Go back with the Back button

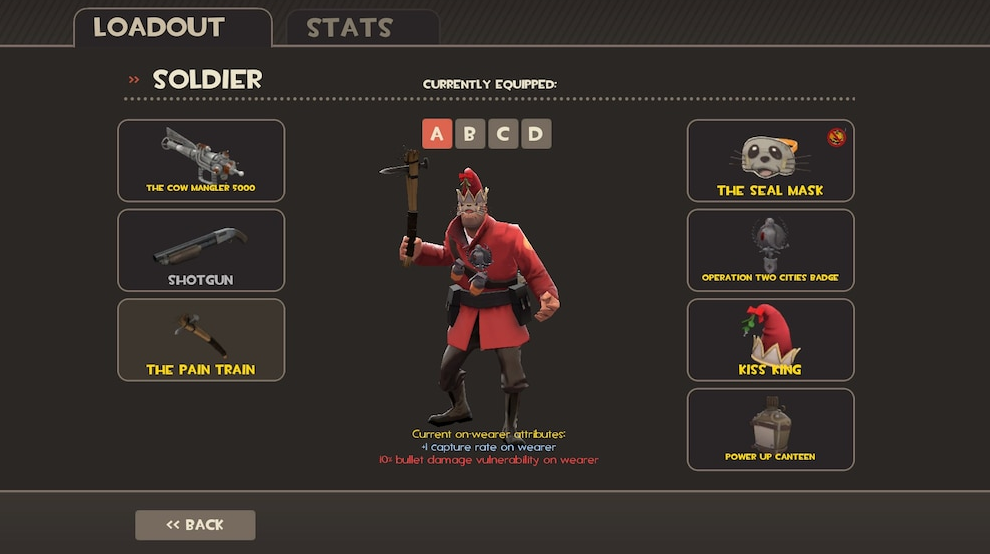click(x=195, y=525)
